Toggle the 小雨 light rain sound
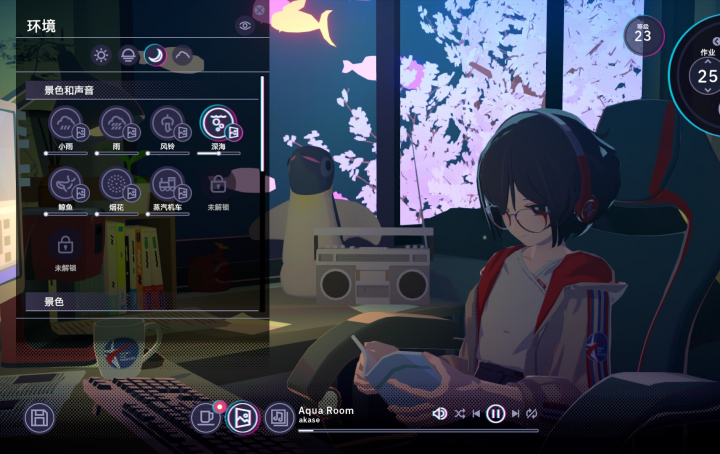The height and width of the screenshot is (454, 720). pyautogui.click(x=66, y=124)
